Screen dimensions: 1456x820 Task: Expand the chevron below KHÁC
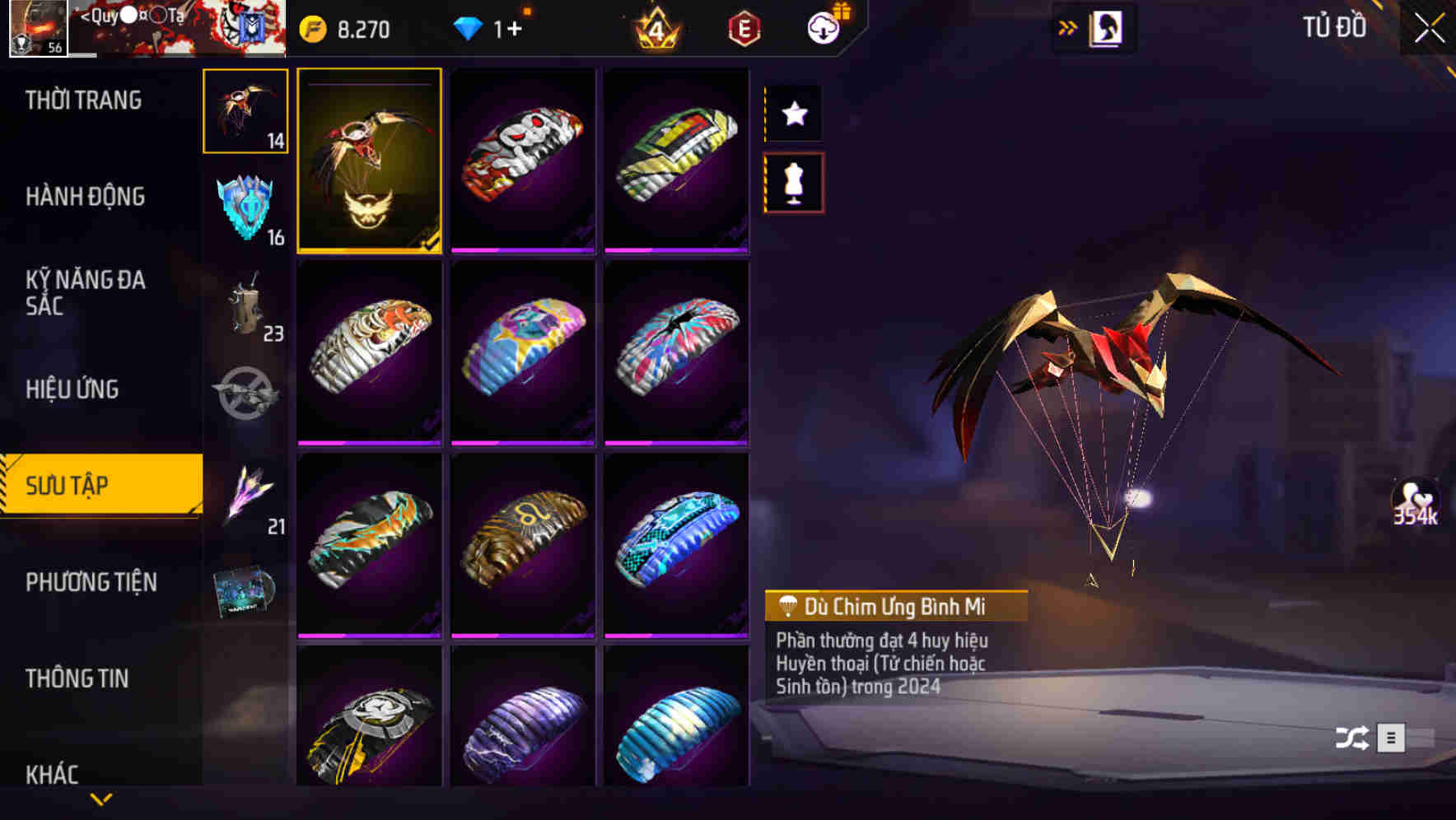[x=101, y=800]
